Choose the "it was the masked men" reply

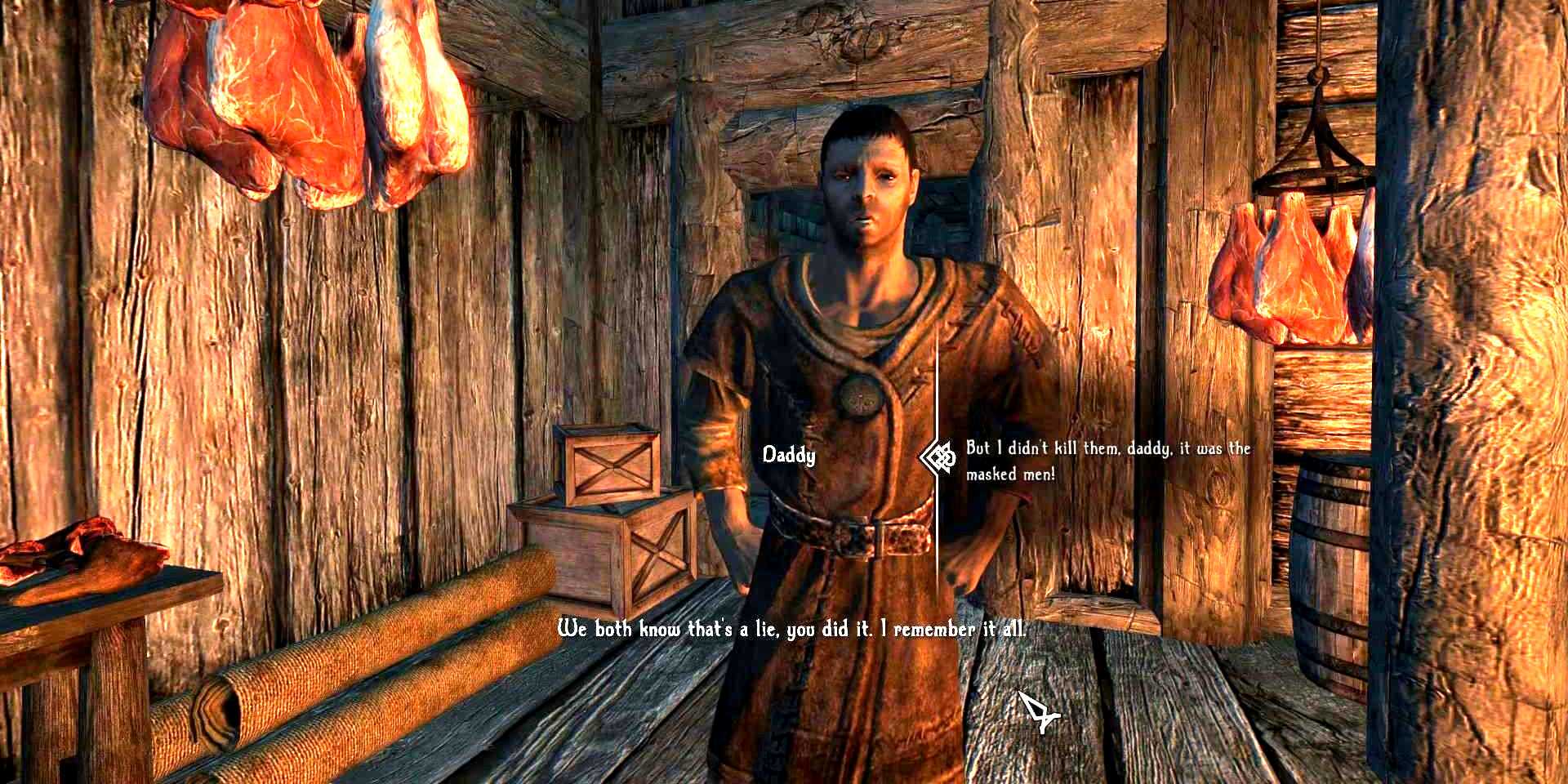[1107, 461]
